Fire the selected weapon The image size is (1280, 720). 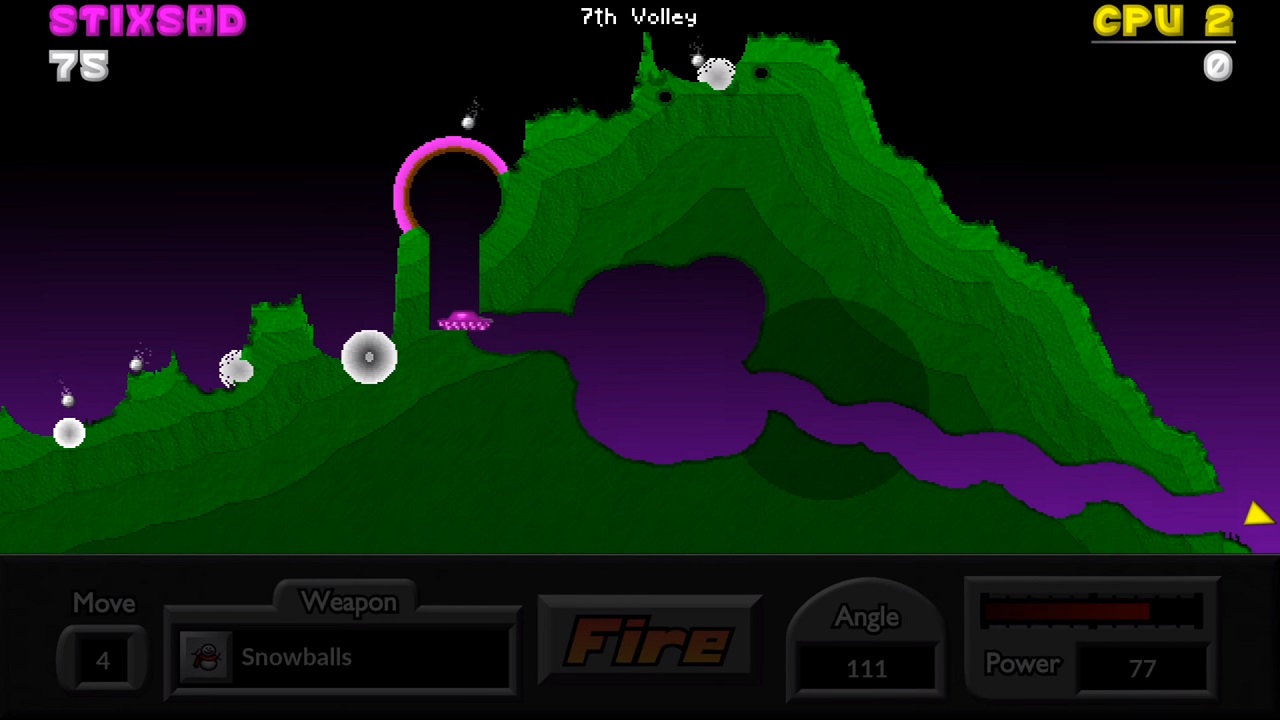pos(649,641)
